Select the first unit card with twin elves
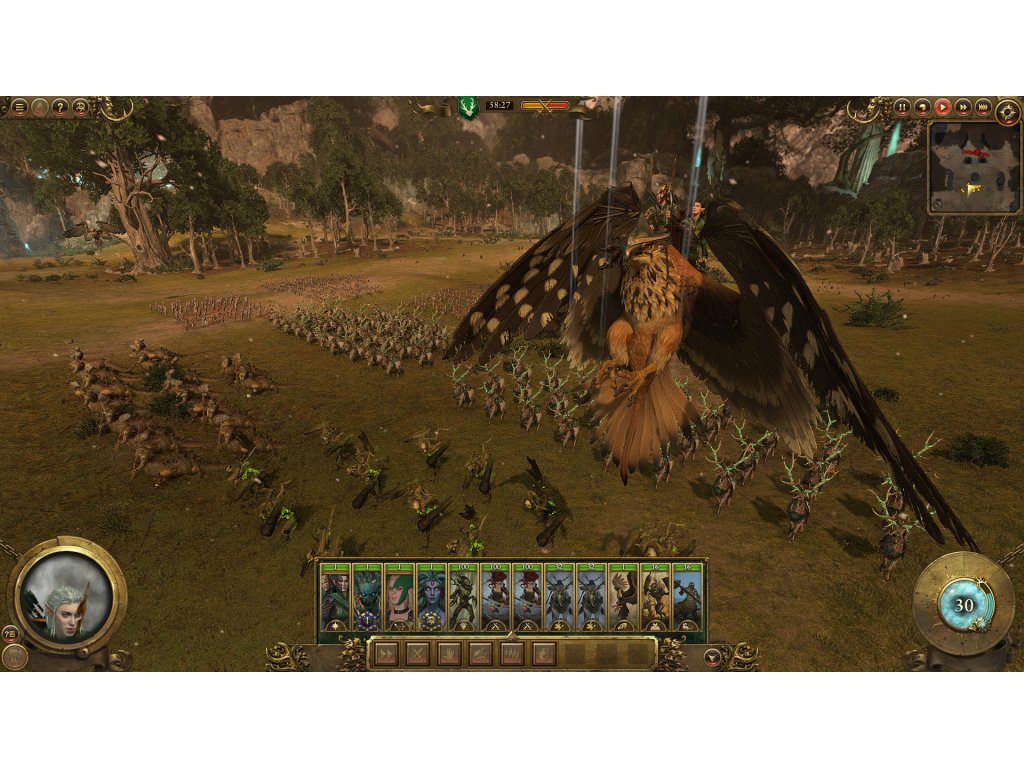The image size is (1024, 768). (334, 600)
